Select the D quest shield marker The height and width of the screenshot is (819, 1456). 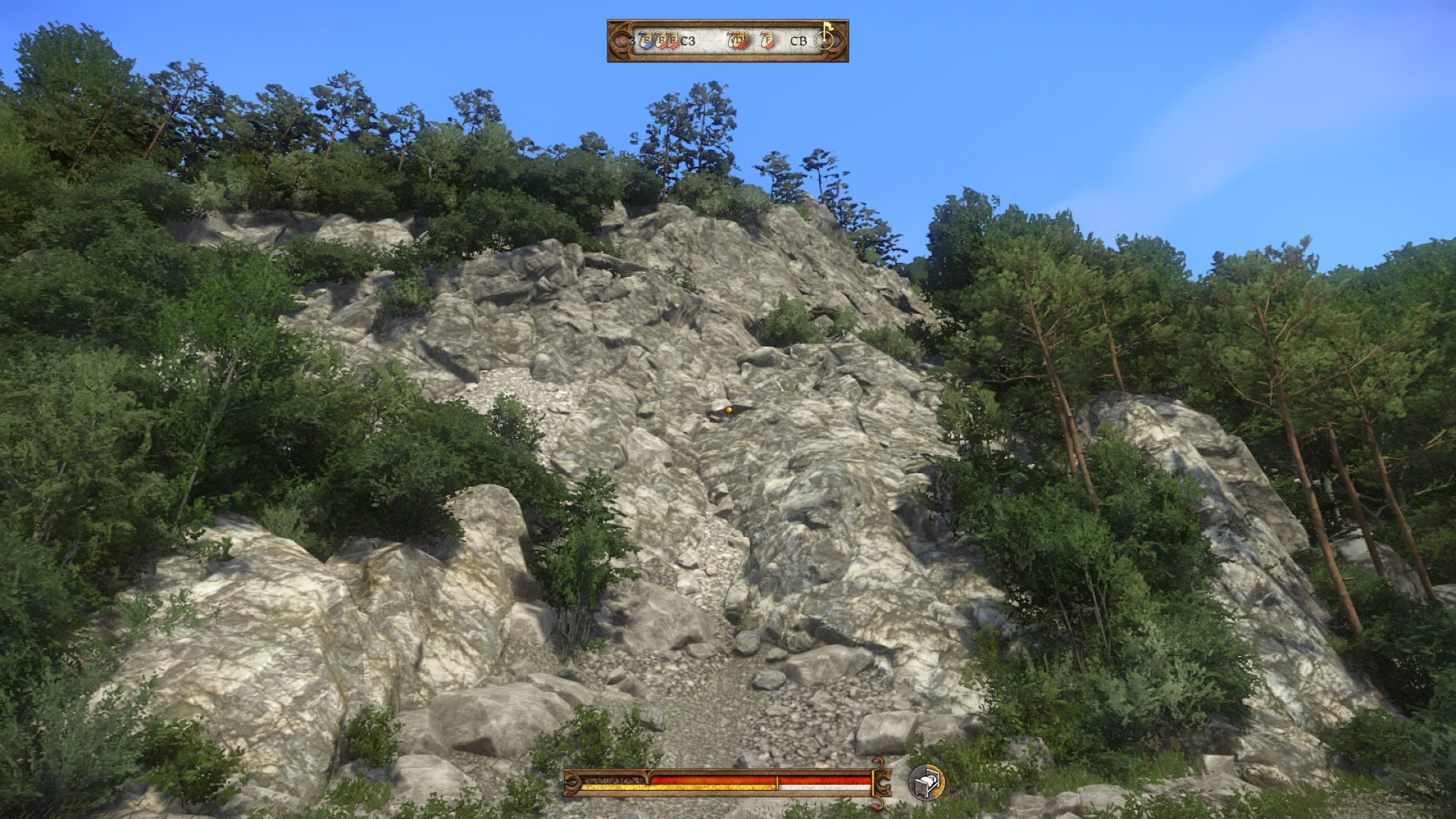coord(738,40)
